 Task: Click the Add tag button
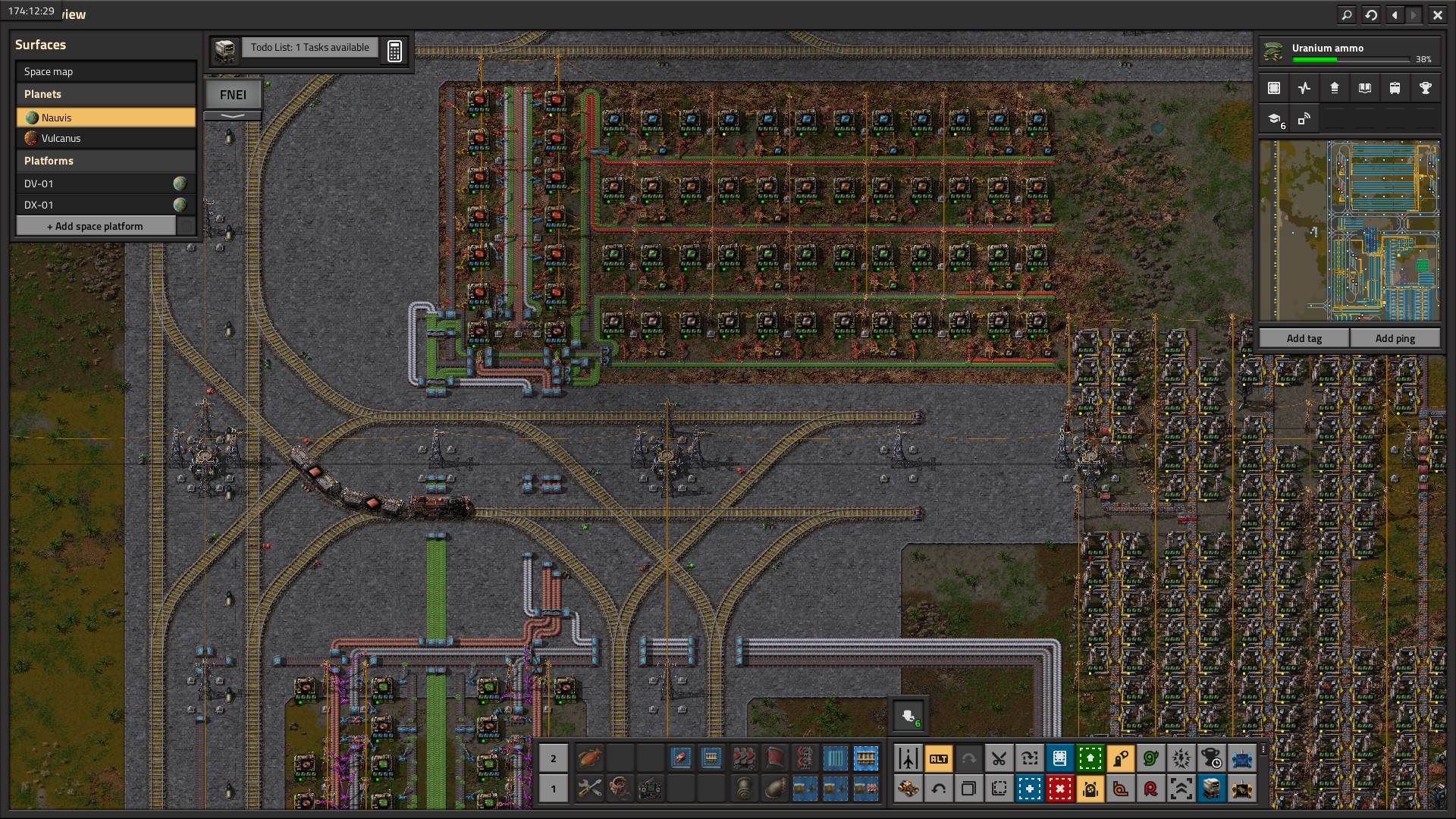(x=1304, y=338)
